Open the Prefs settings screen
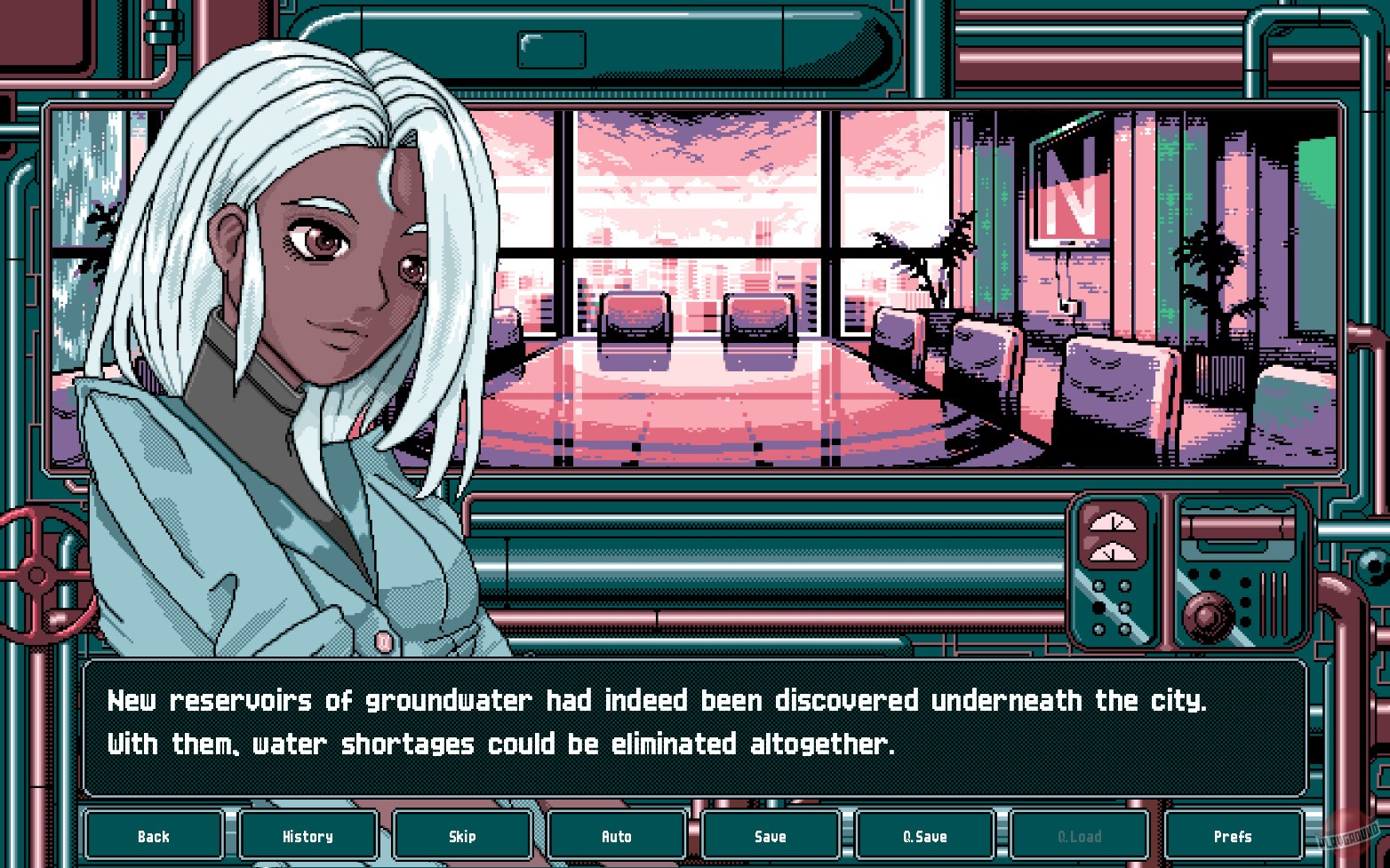 point(1234,835)
